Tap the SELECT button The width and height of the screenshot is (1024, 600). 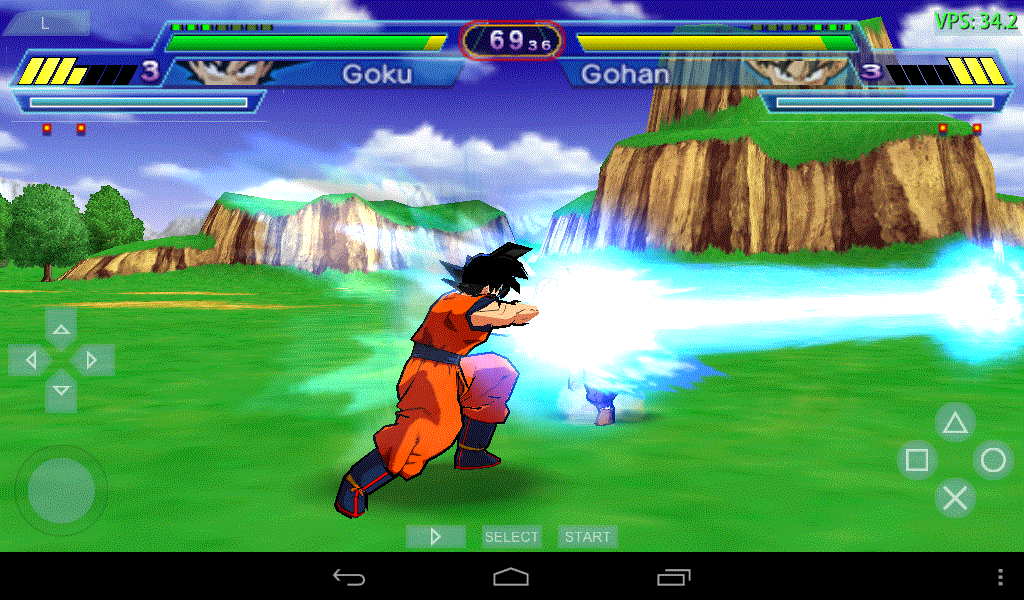click(x=511, y=537)
